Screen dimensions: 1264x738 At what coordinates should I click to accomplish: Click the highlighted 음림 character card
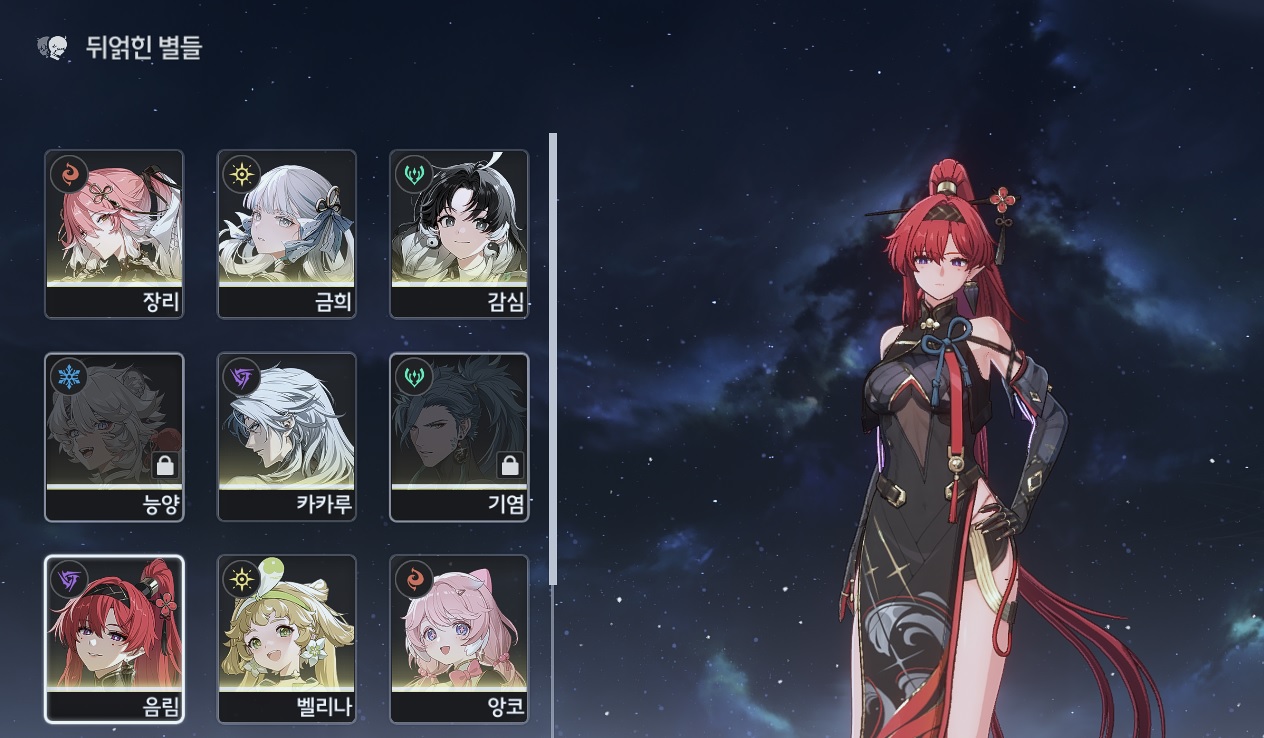[114, 639]
